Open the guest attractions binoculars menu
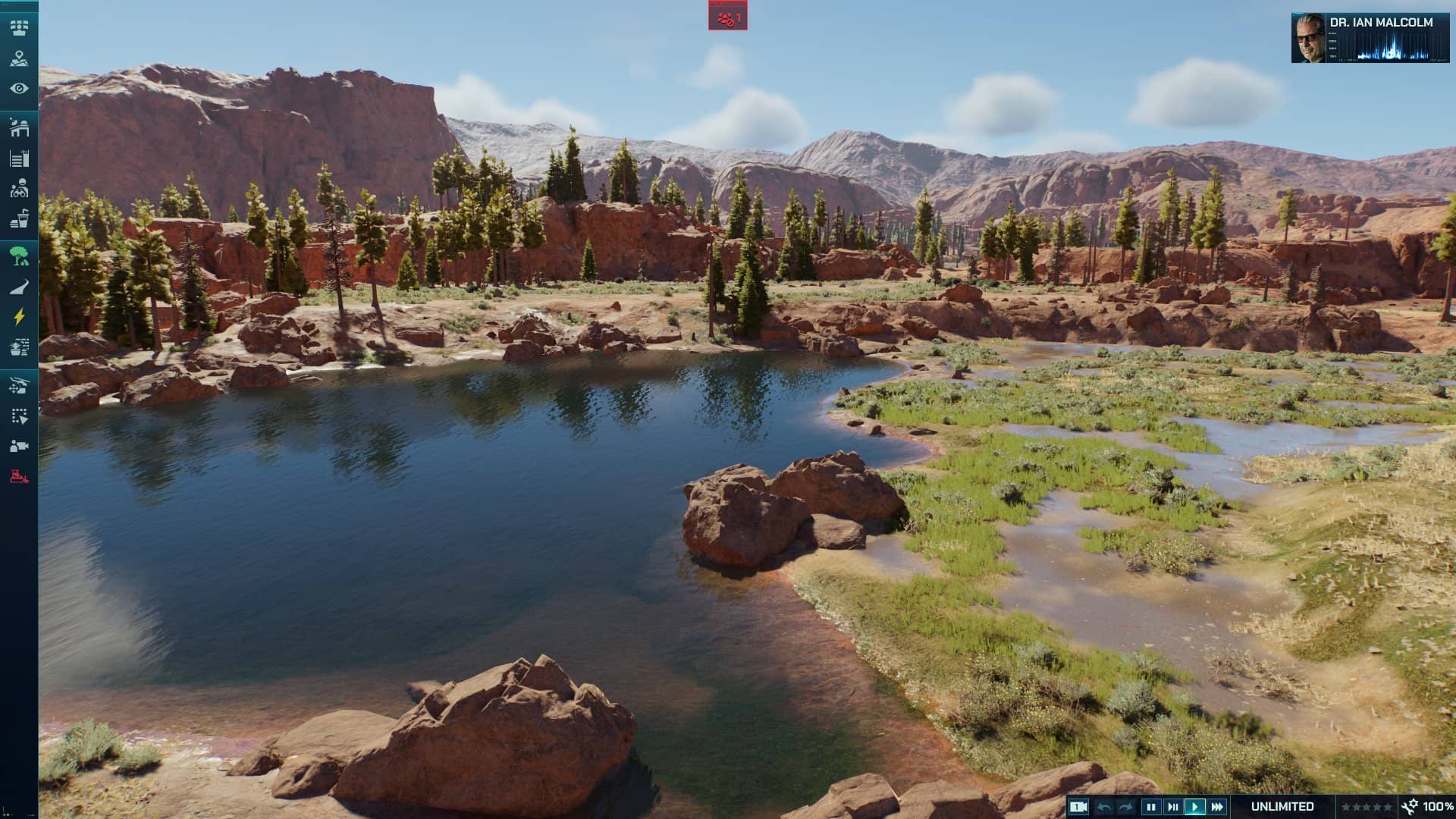 coord(19,188)
